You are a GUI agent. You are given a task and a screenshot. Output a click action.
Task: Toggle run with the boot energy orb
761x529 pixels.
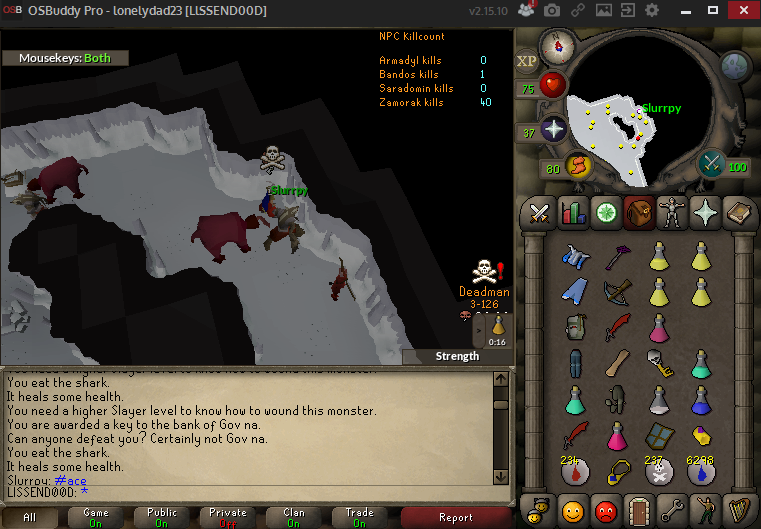coord(579,167)
